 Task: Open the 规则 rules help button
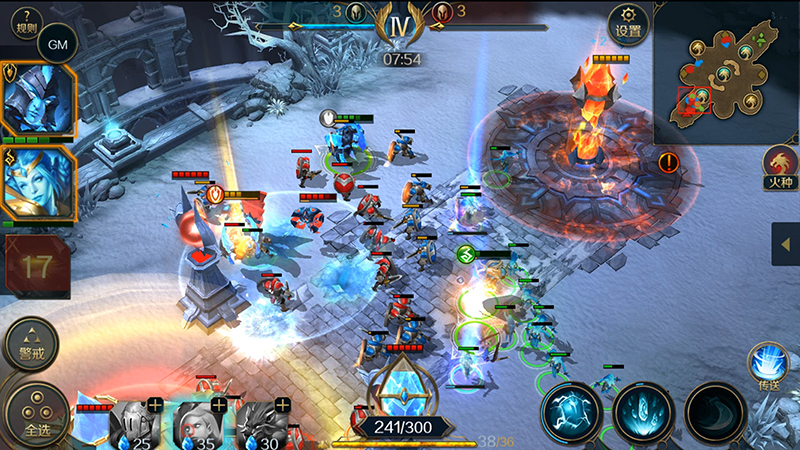point(25,20)
